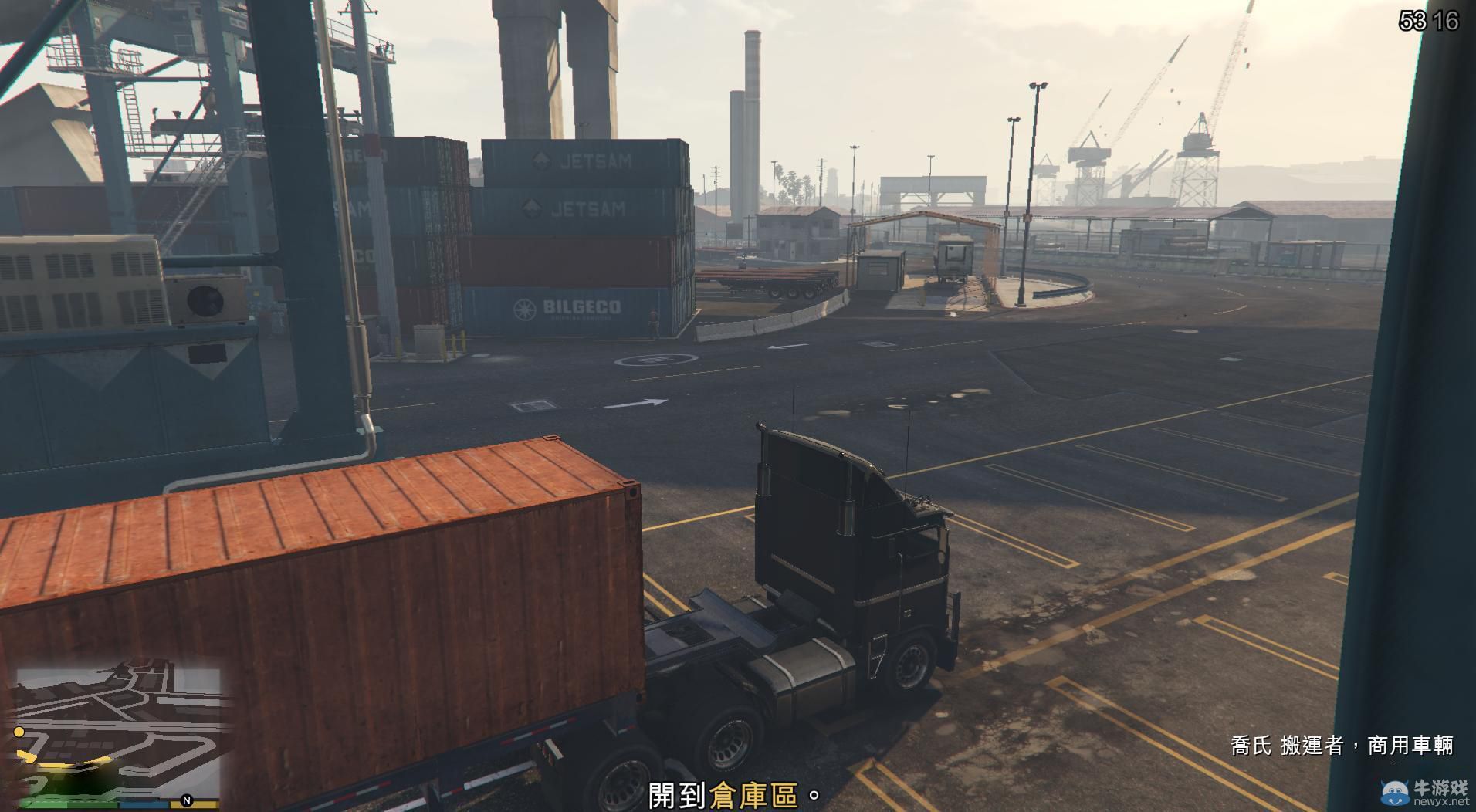Click the white road arrow pointing right

(636, 401)
